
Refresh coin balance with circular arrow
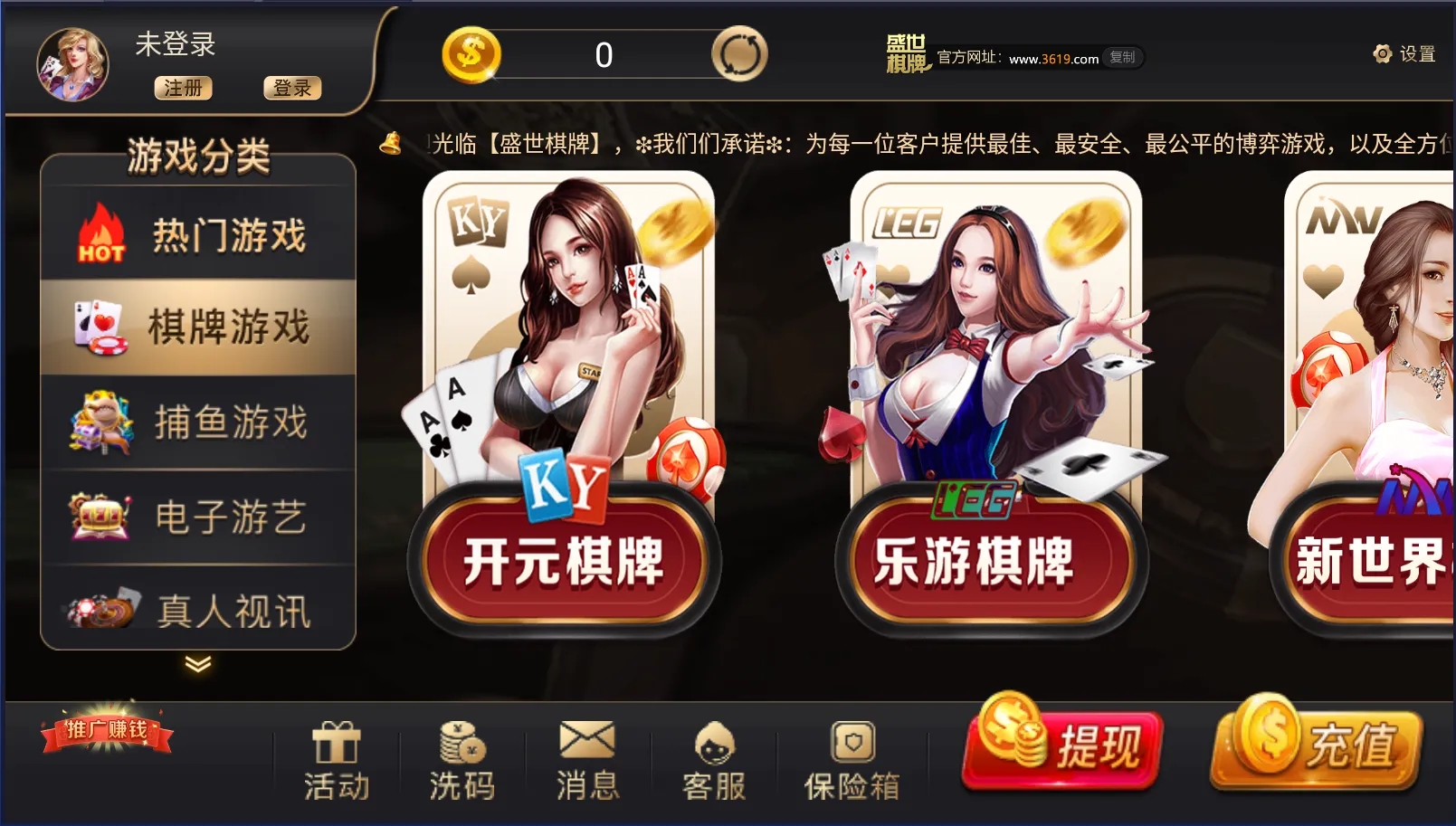coord(738,54)
